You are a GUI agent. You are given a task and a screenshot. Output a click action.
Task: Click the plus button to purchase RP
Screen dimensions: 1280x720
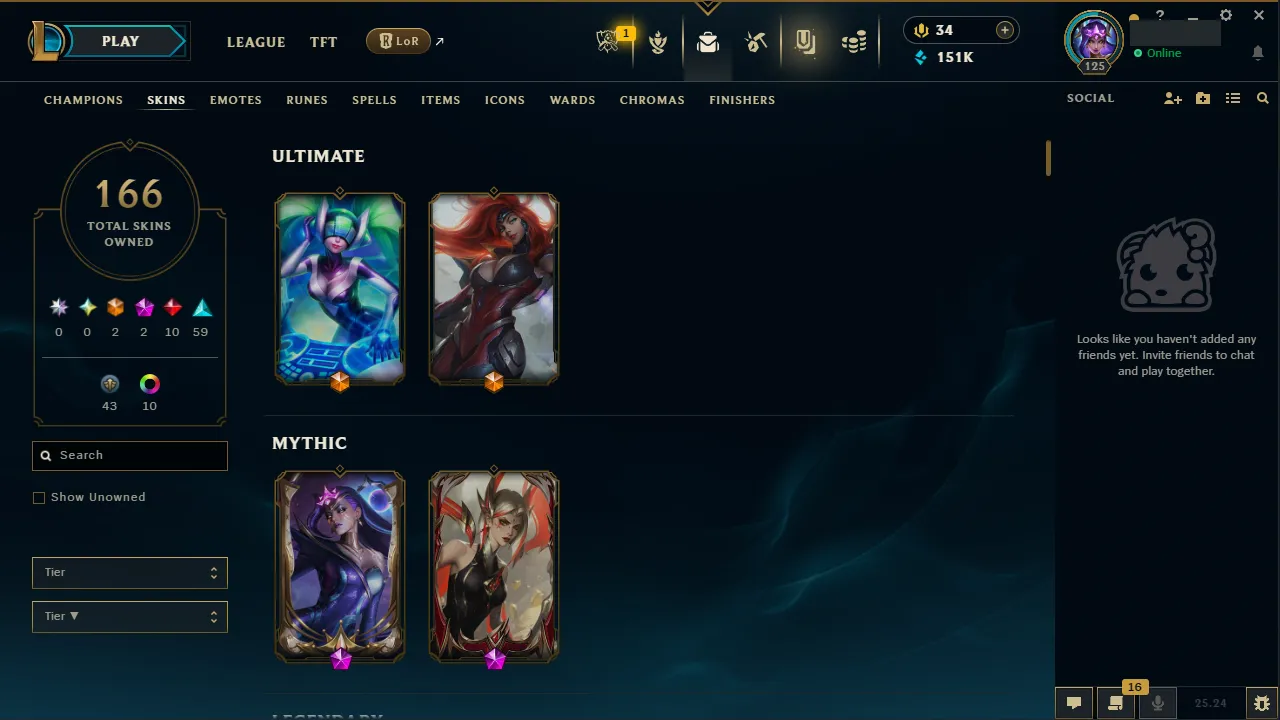point(1004,30)
